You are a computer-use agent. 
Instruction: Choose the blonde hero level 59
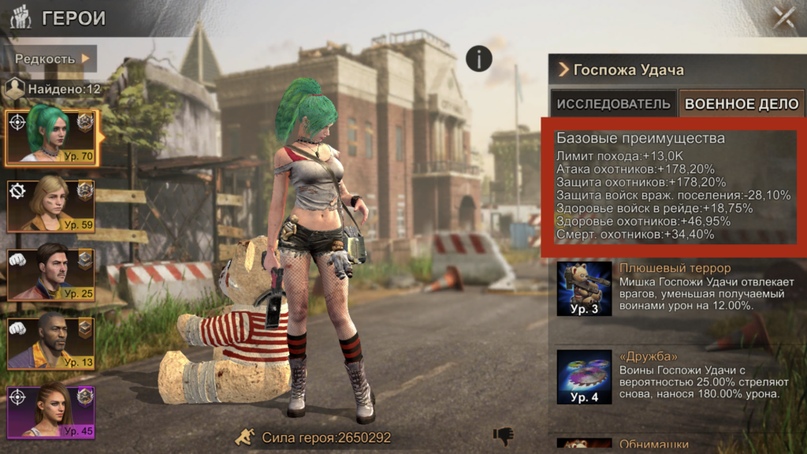tap(51, 205)
